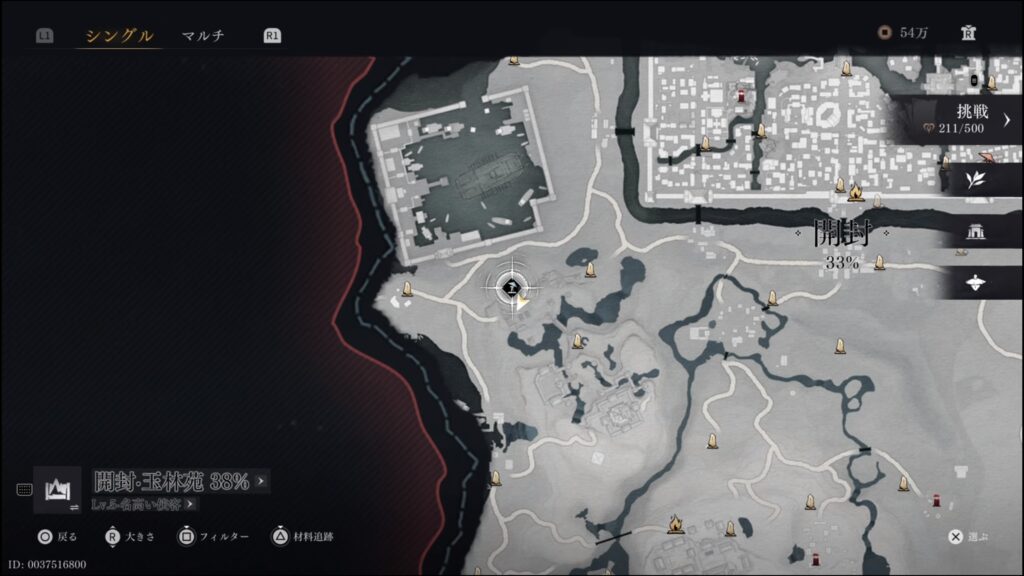This screenshot has height=576, width=1024.
Task: Open the gold coin currency display
Action: click(x=903, y=33)
